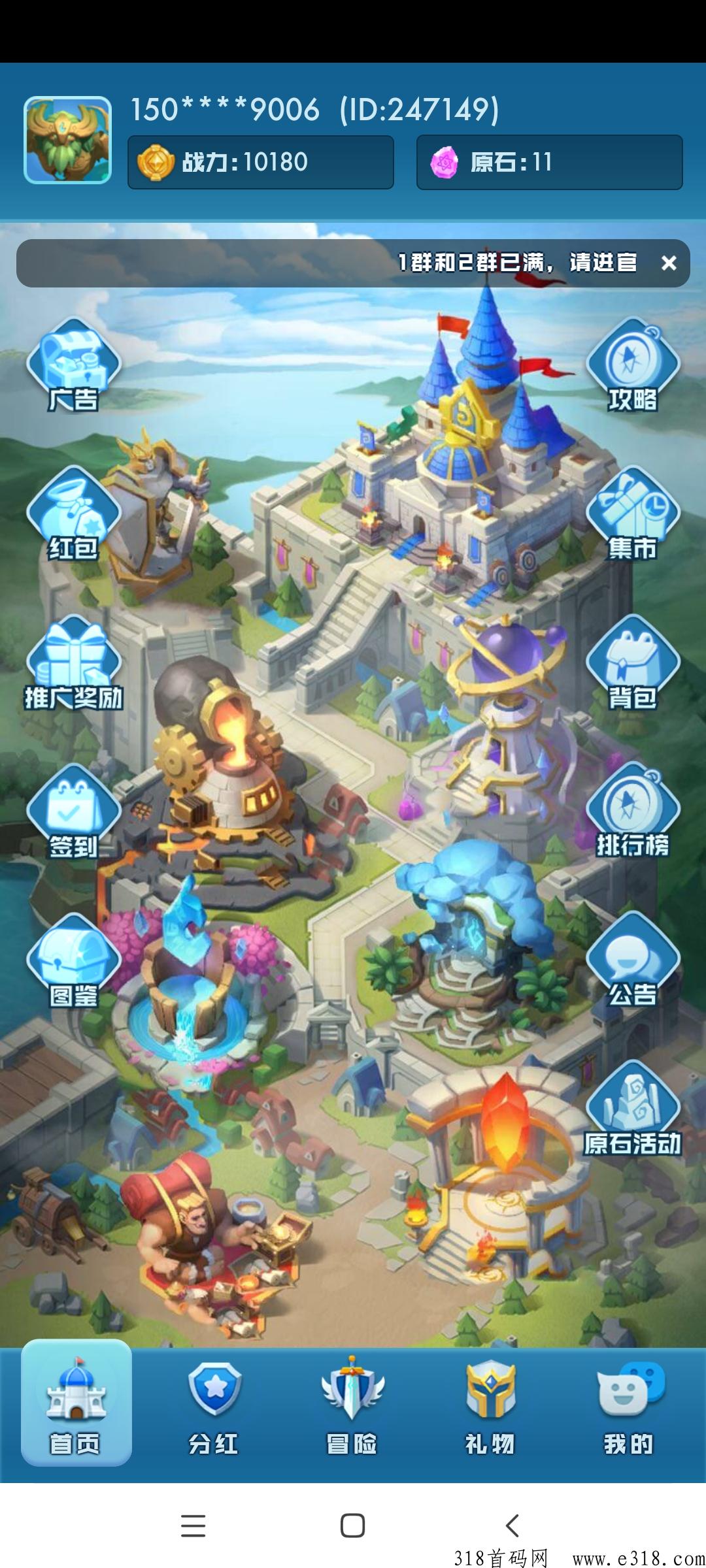
Task: Tap the player avatar portrait
Action: point(67,140)
